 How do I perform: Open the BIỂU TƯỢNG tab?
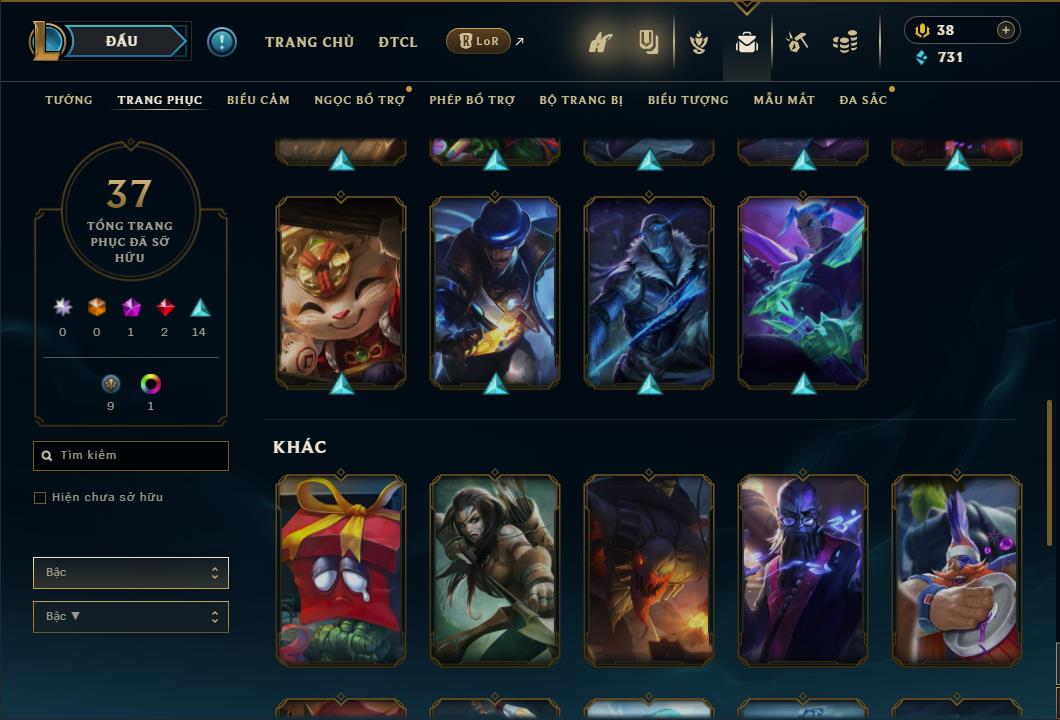point(688,100)
